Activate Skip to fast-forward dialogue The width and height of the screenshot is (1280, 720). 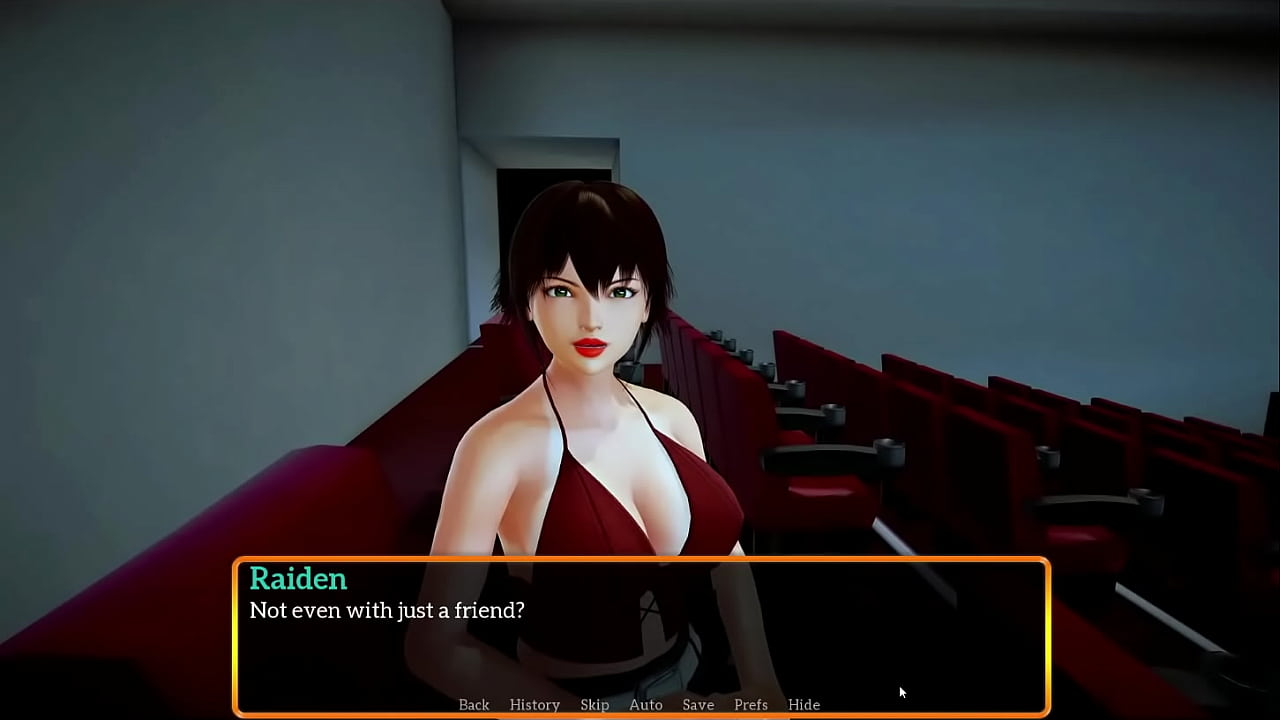point(595,705)
